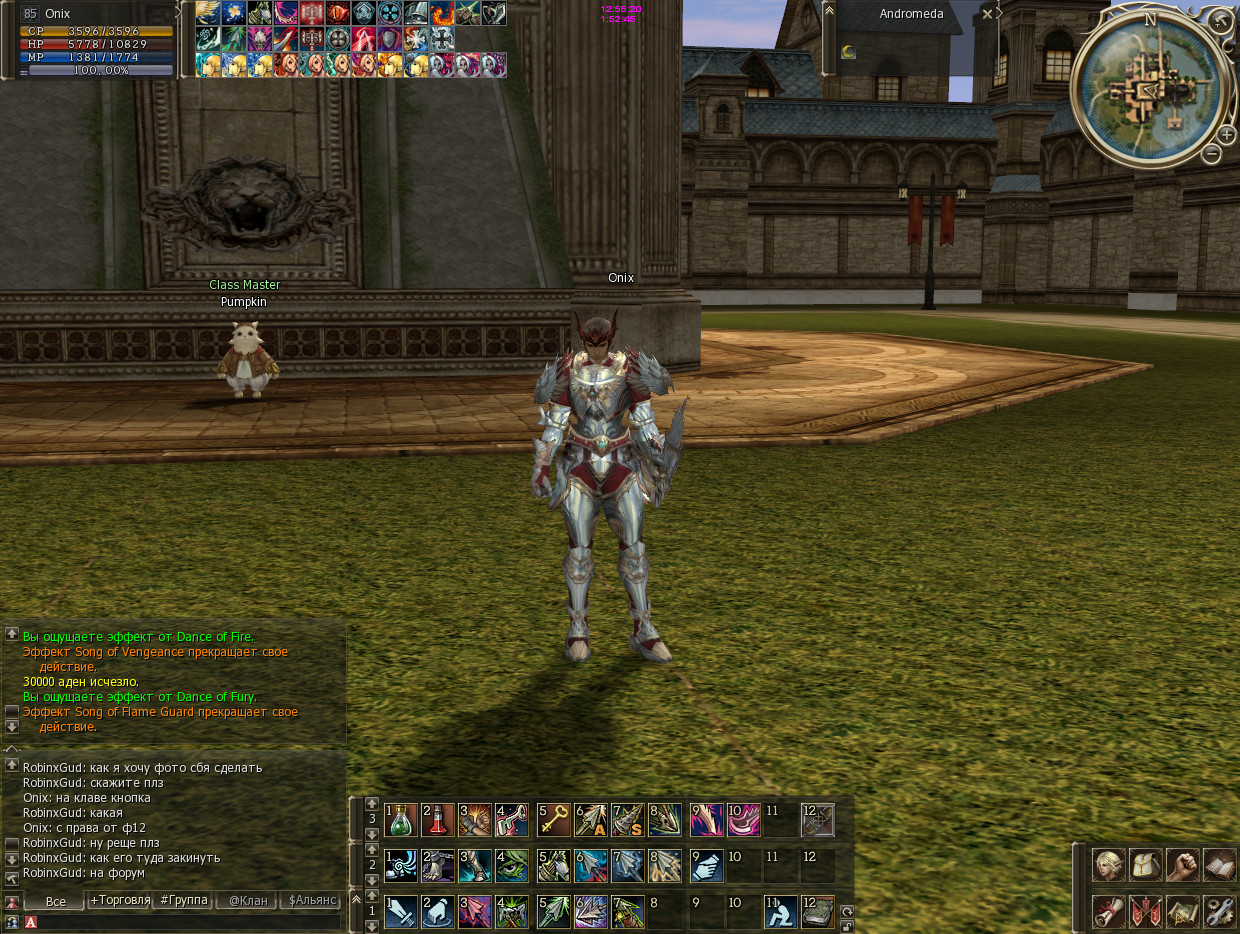
Task: Switch to the #Группа chat tab
Action: 182,900
